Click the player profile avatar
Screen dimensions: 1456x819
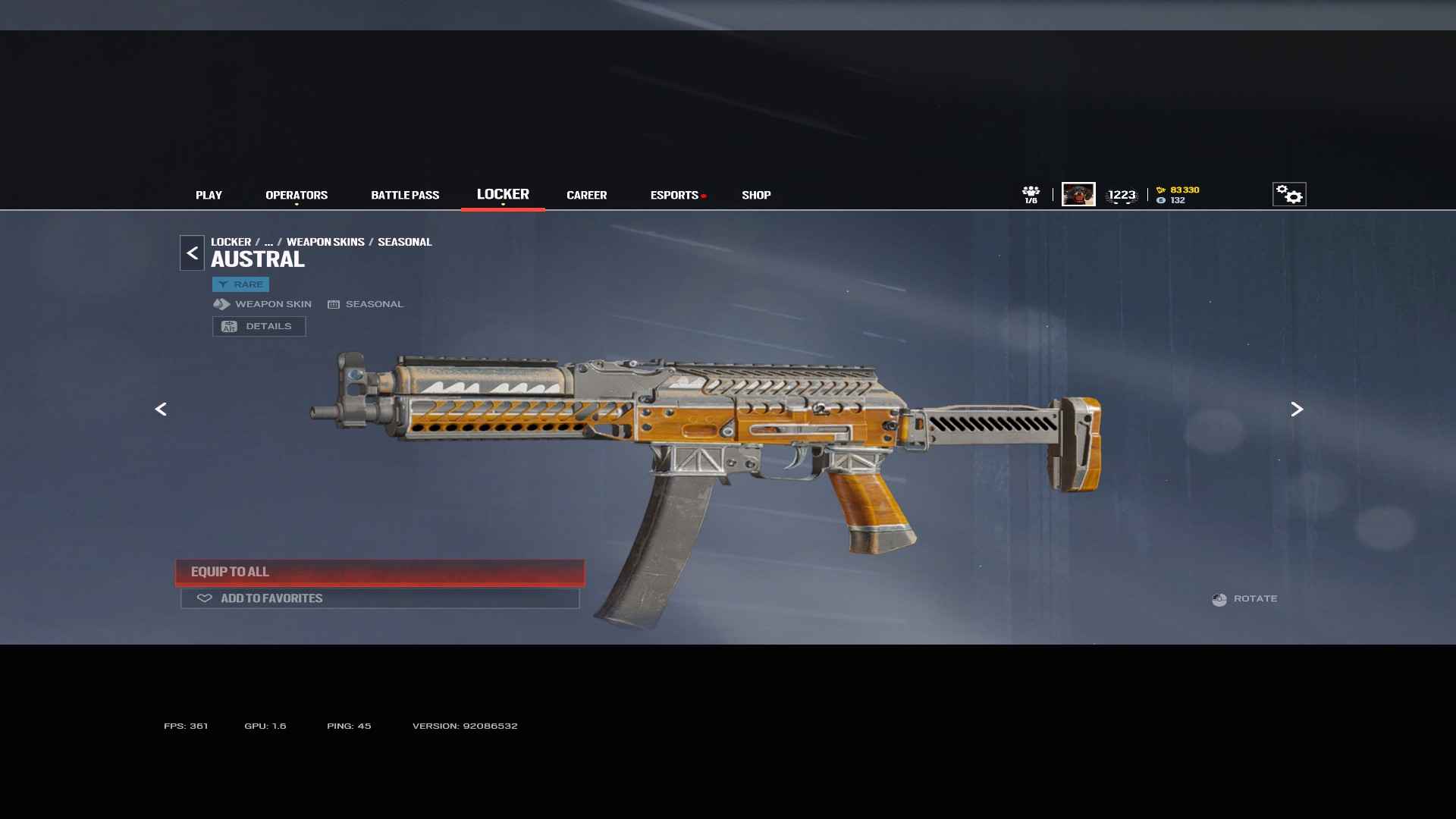tap(1078, 194)
